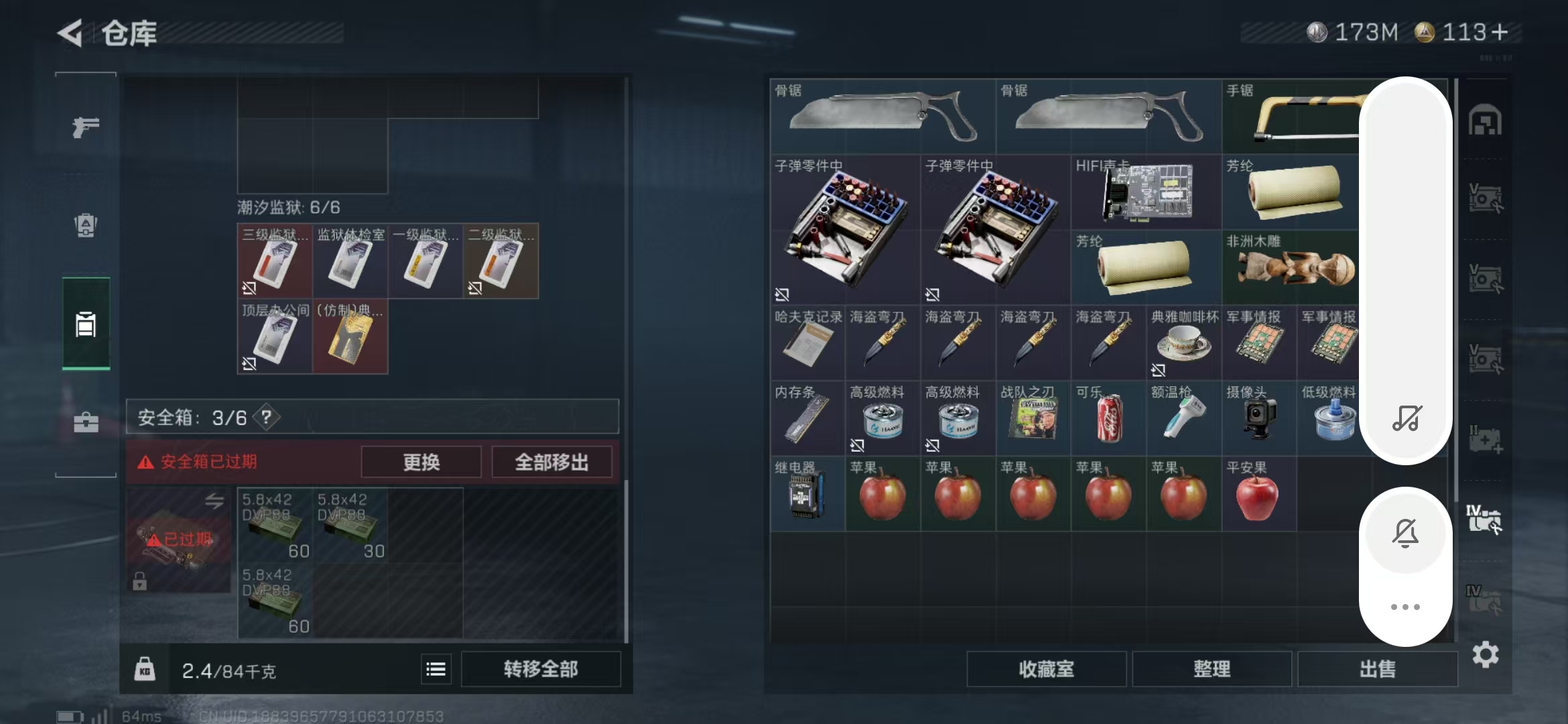Open the backpack panel on the left sidebar
This screenshot has width=1568, height=724.
pyautogui.click(x=85, y=227)
